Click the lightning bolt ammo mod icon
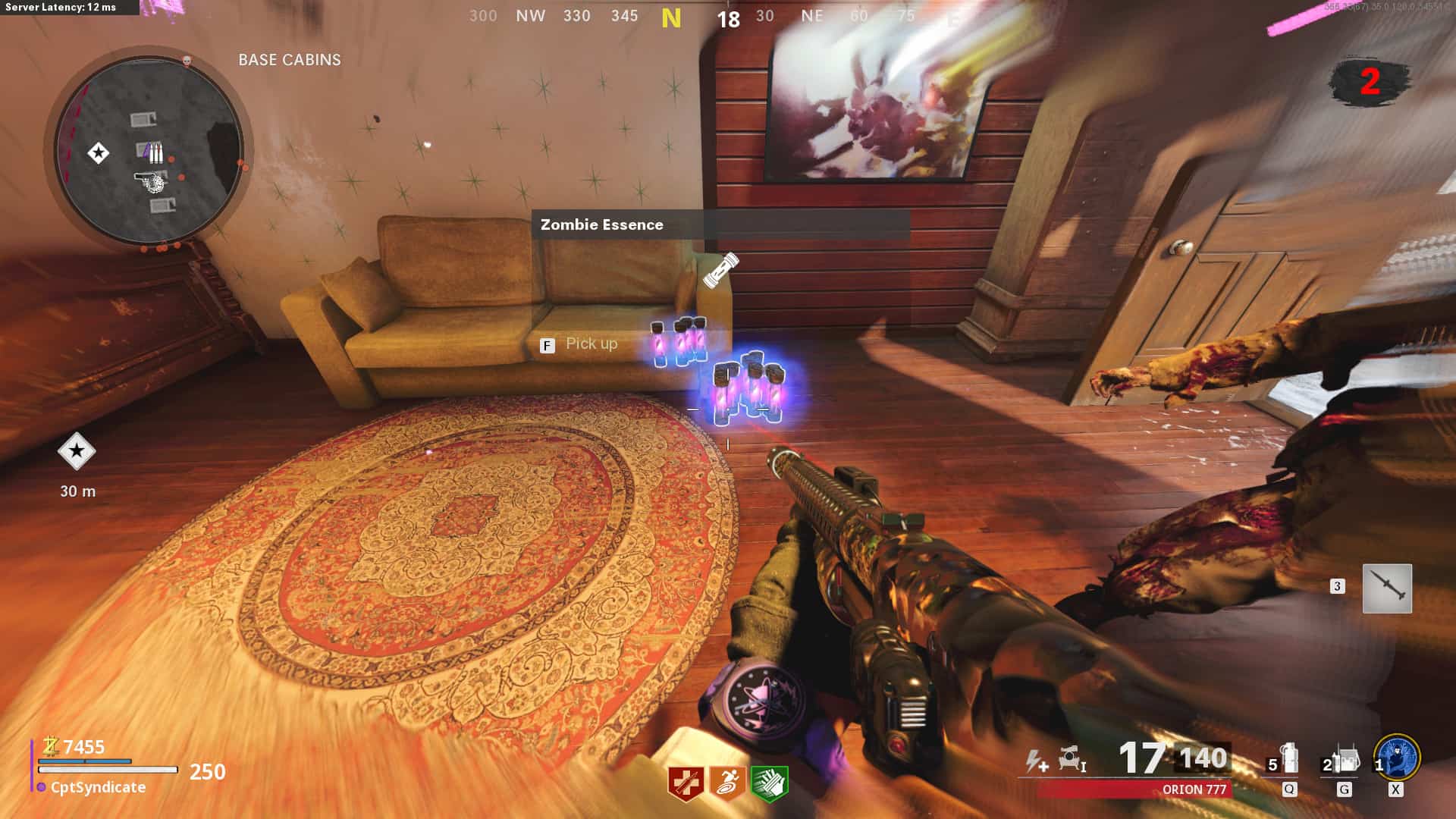Image resolution: width=1456 pixels, height=819 pixels. tap(1037, 760)
